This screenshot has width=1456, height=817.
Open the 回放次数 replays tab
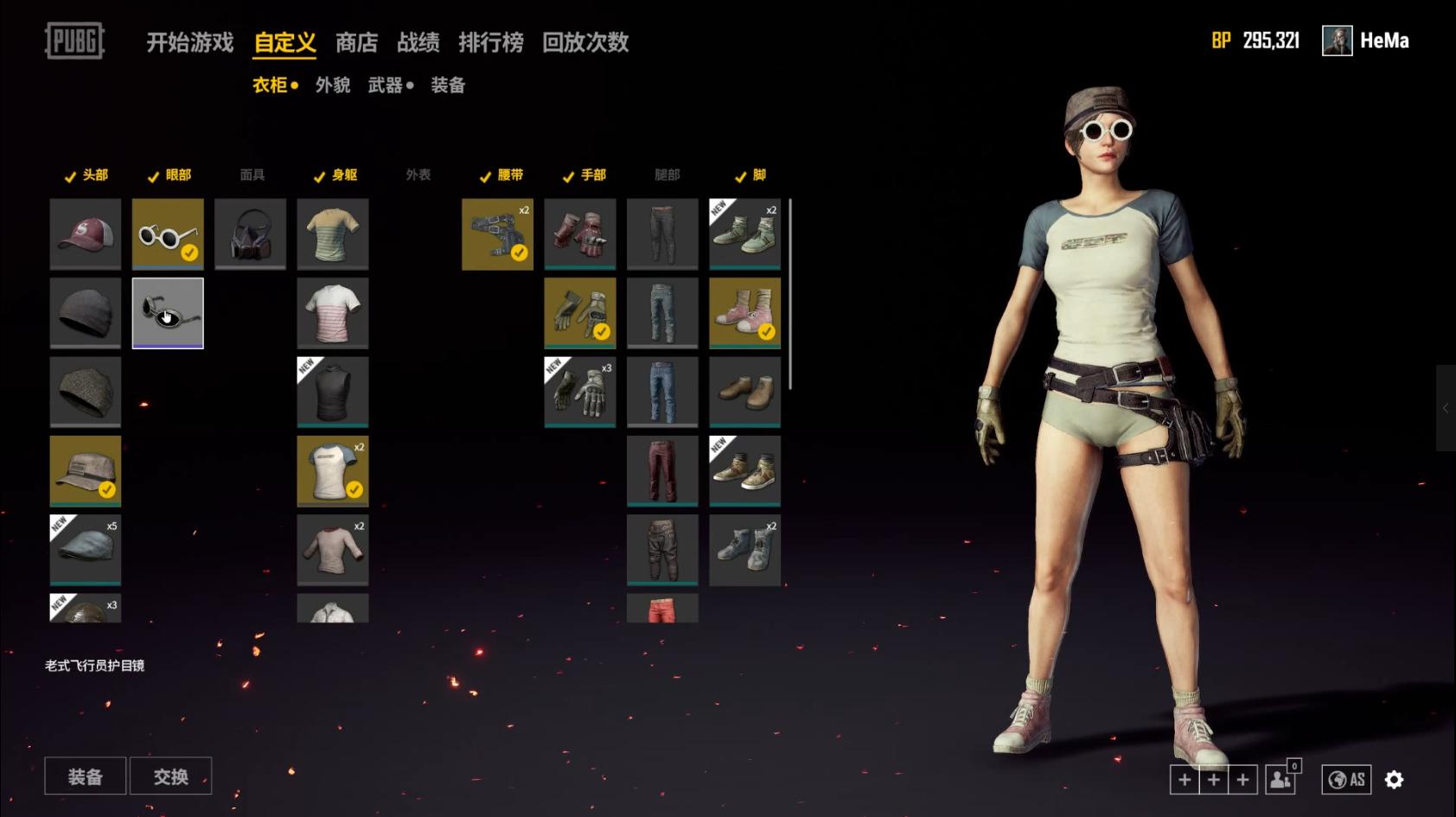point(584,42)
